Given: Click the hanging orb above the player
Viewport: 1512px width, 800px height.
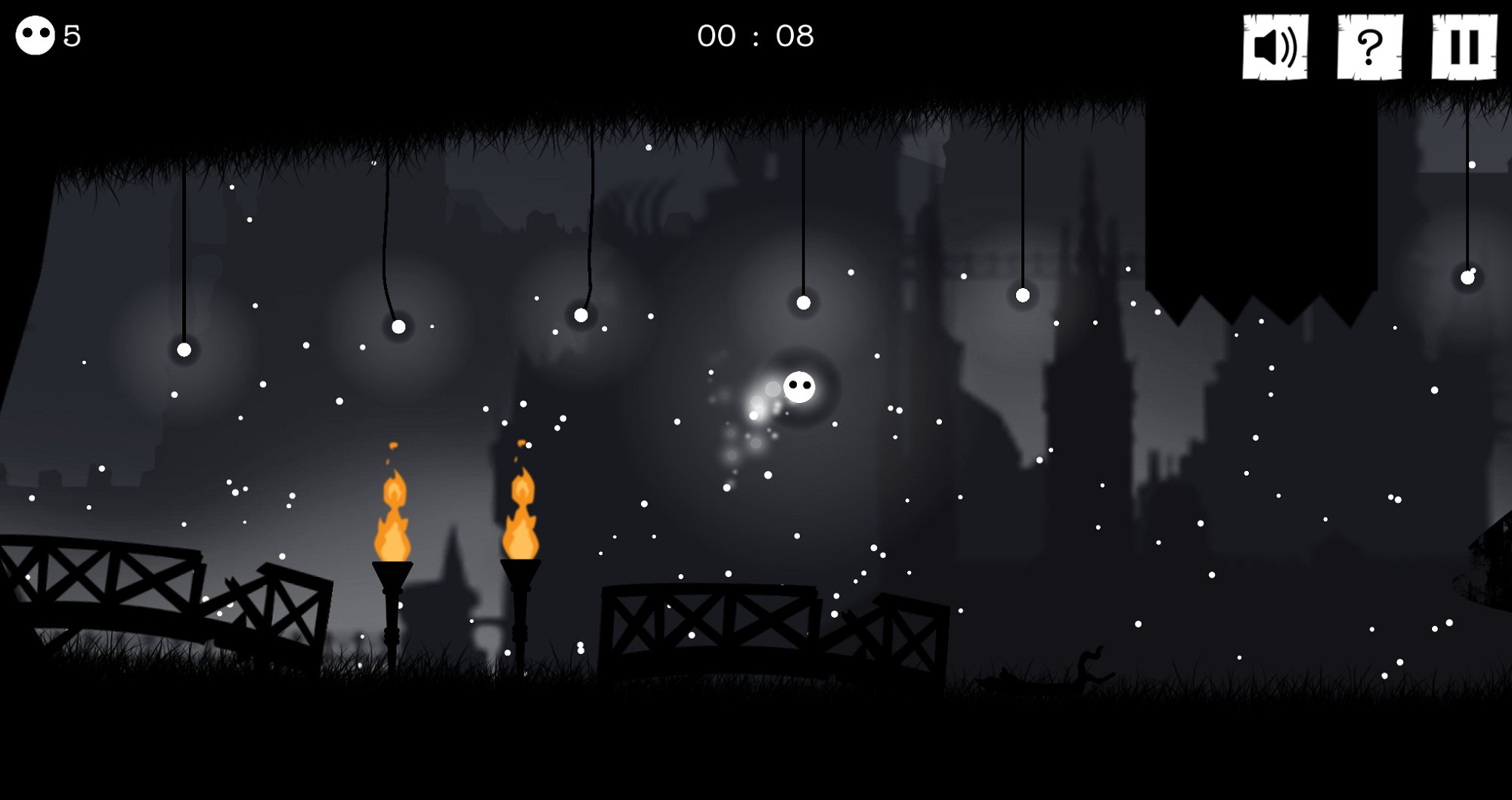Looking at the screenshot, I should coord(804,304).
